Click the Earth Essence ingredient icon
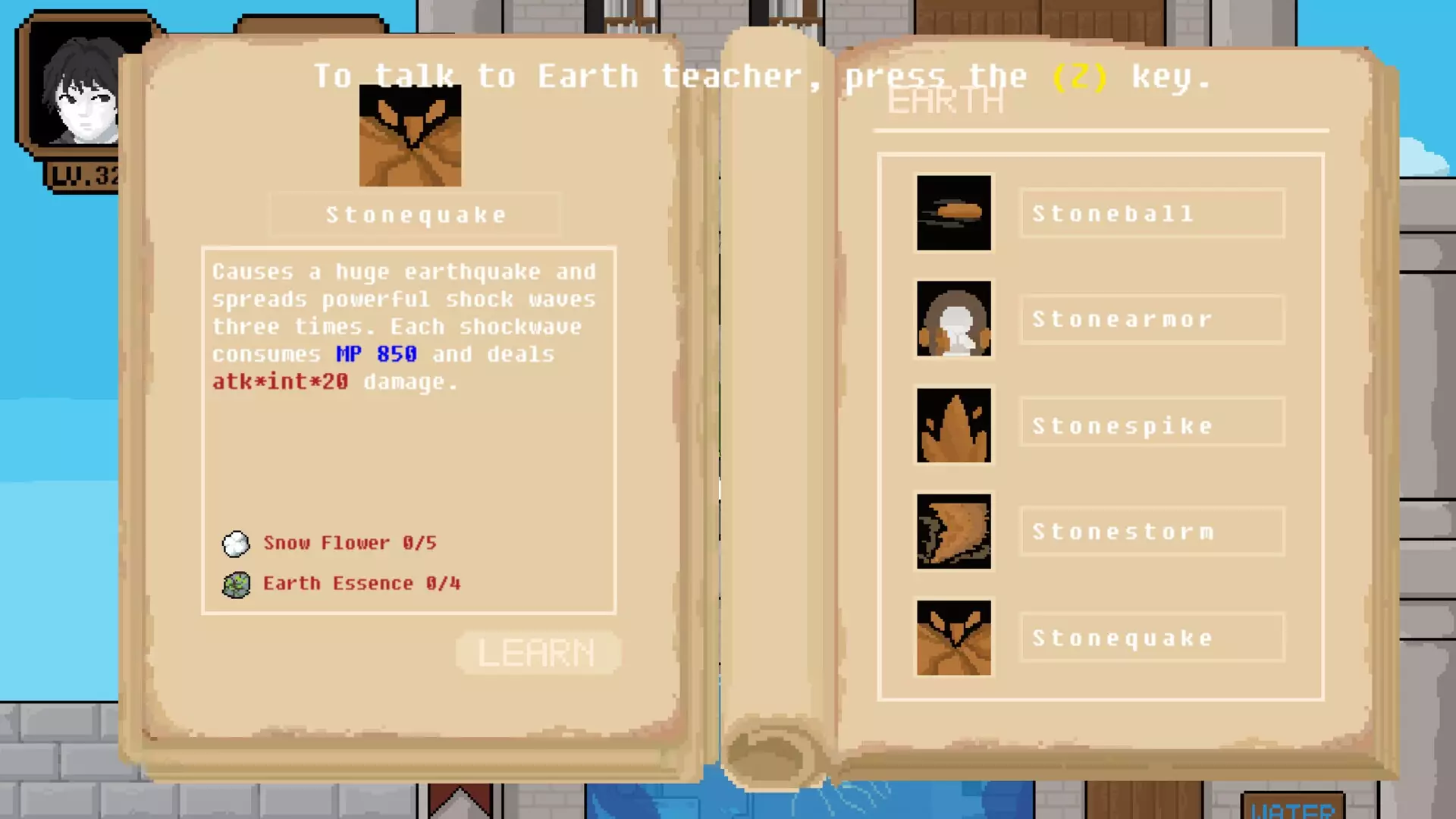This screenshot has width=1456, height=819. tap(236, 583)
